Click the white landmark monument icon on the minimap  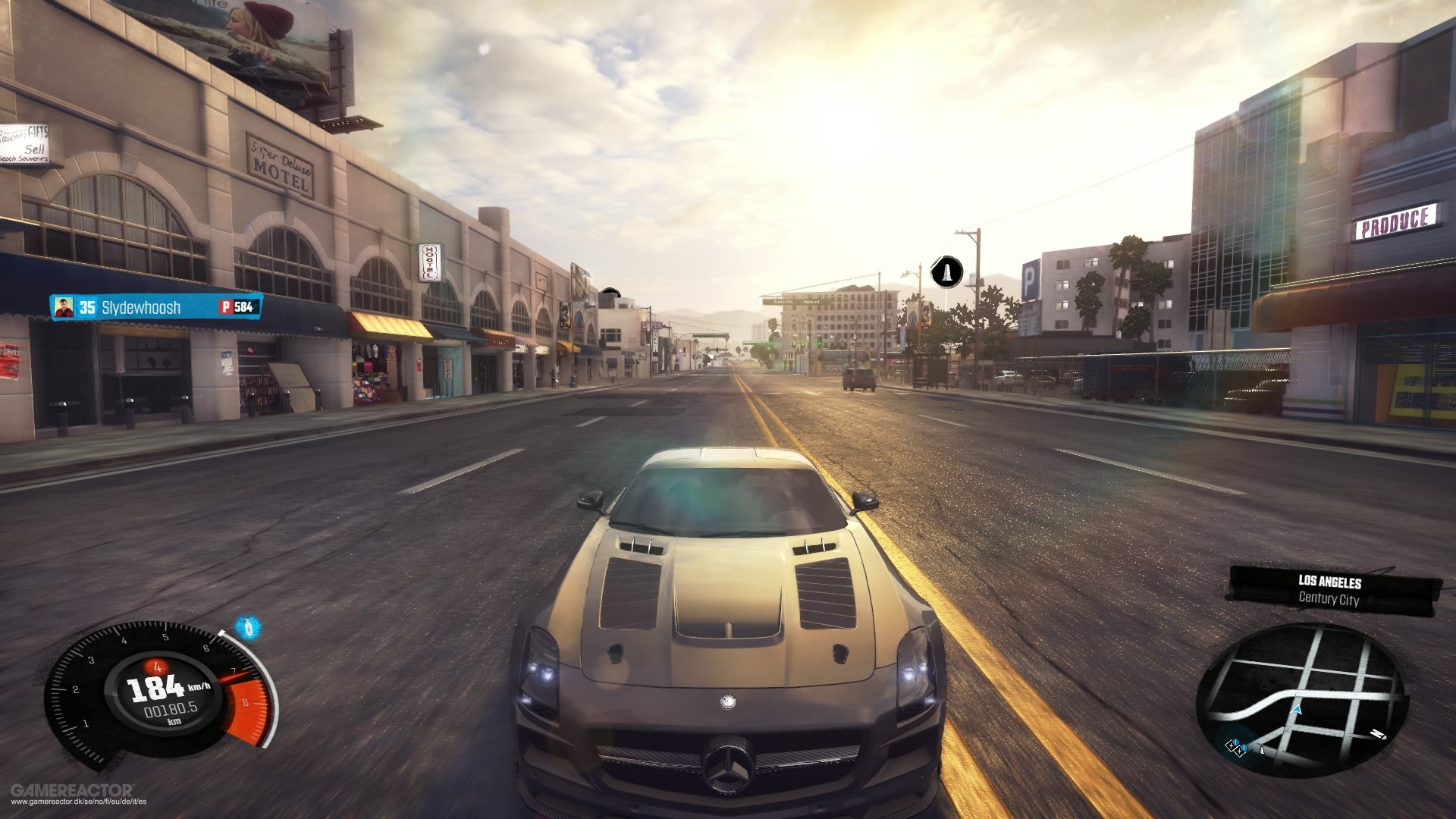point(1262,751)
